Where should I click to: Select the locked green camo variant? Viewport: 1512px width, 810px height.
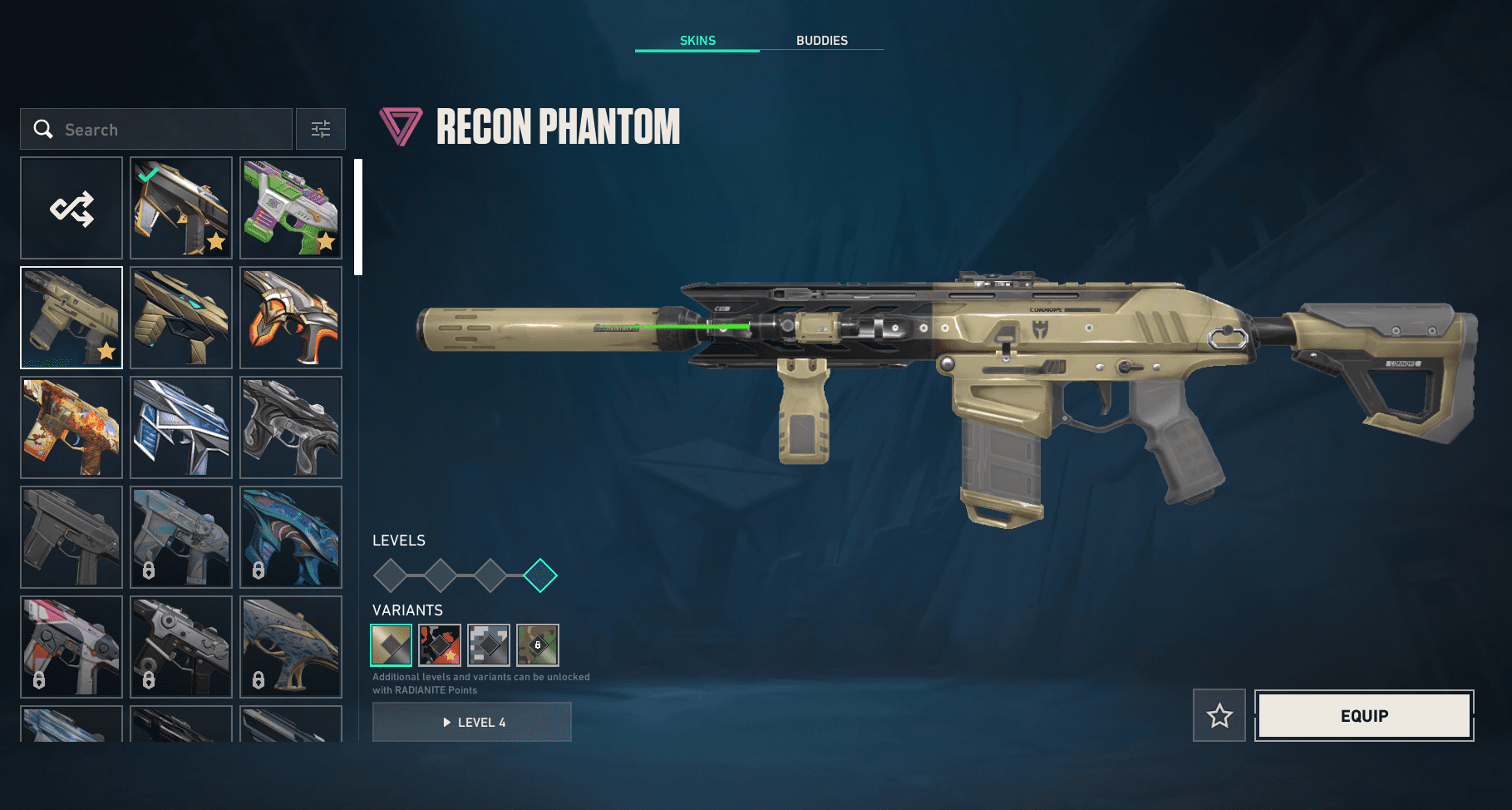pos(538,645)
